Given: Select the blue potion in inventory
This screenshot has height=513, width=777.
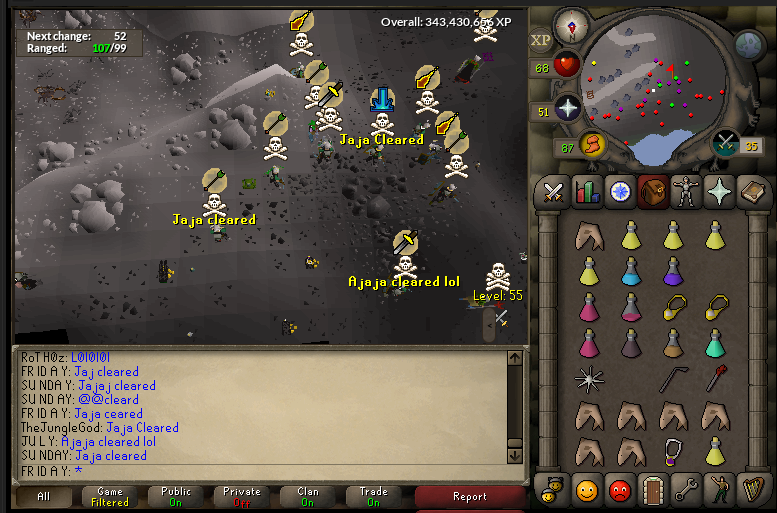Looking at the screenshot, I should tap(631, 271).
